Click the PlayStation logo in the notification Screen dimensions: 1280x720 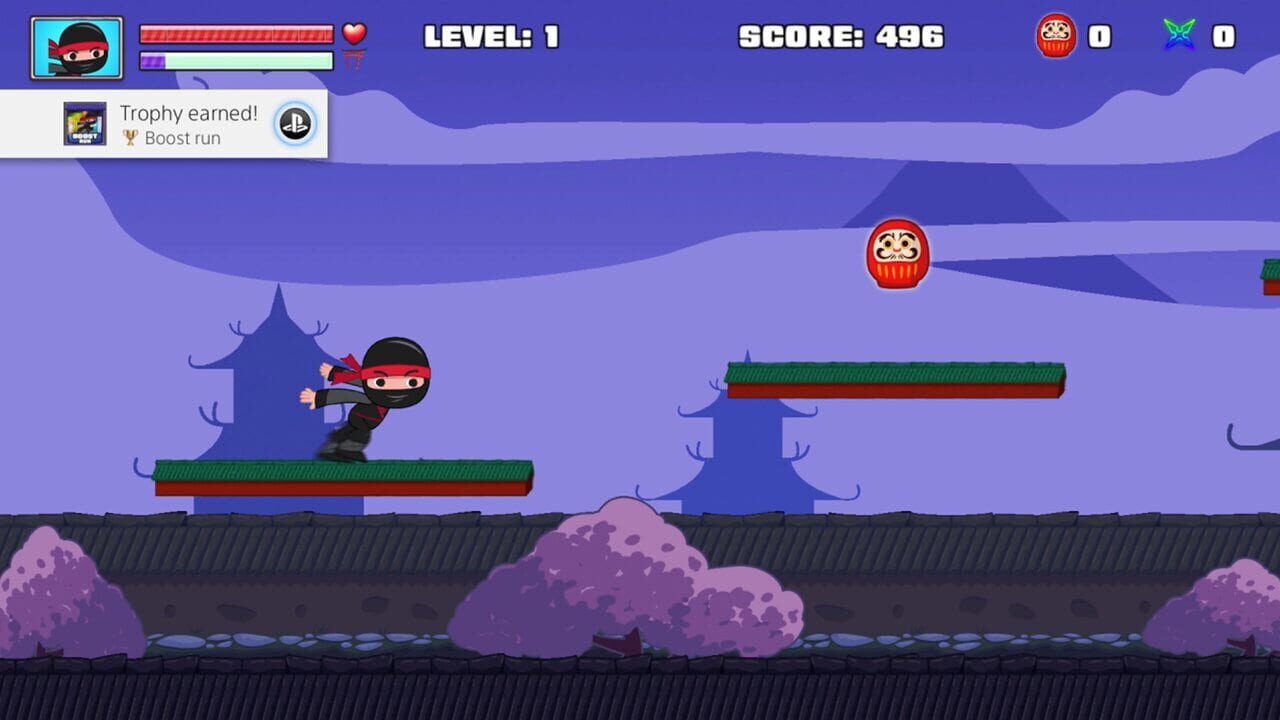point(294,123)
